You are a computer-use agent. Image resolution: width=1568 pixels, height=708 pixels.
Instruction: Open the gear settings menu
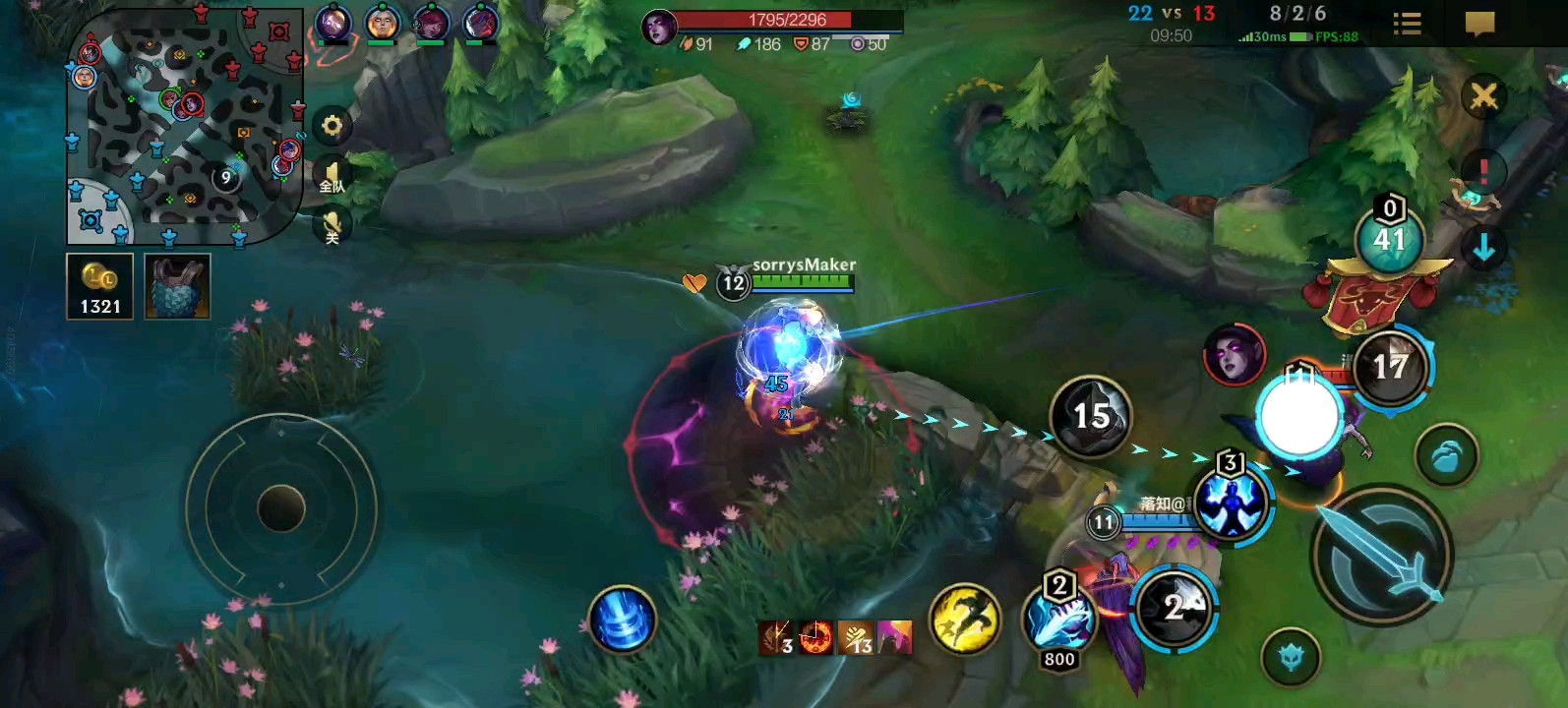[332, 126]
